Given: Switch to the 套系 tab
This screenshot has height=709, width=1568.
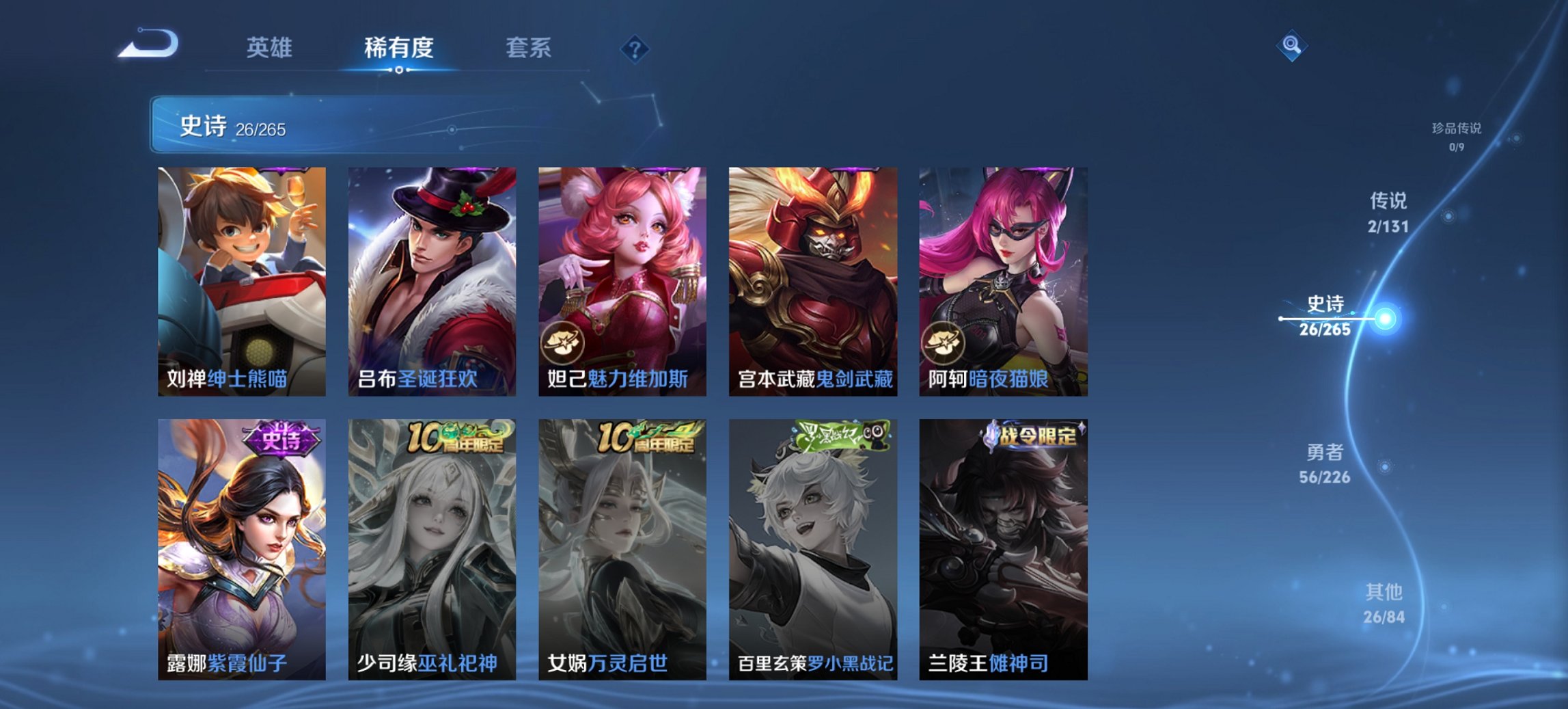Looking at the screenshot, I should [528, 48].
